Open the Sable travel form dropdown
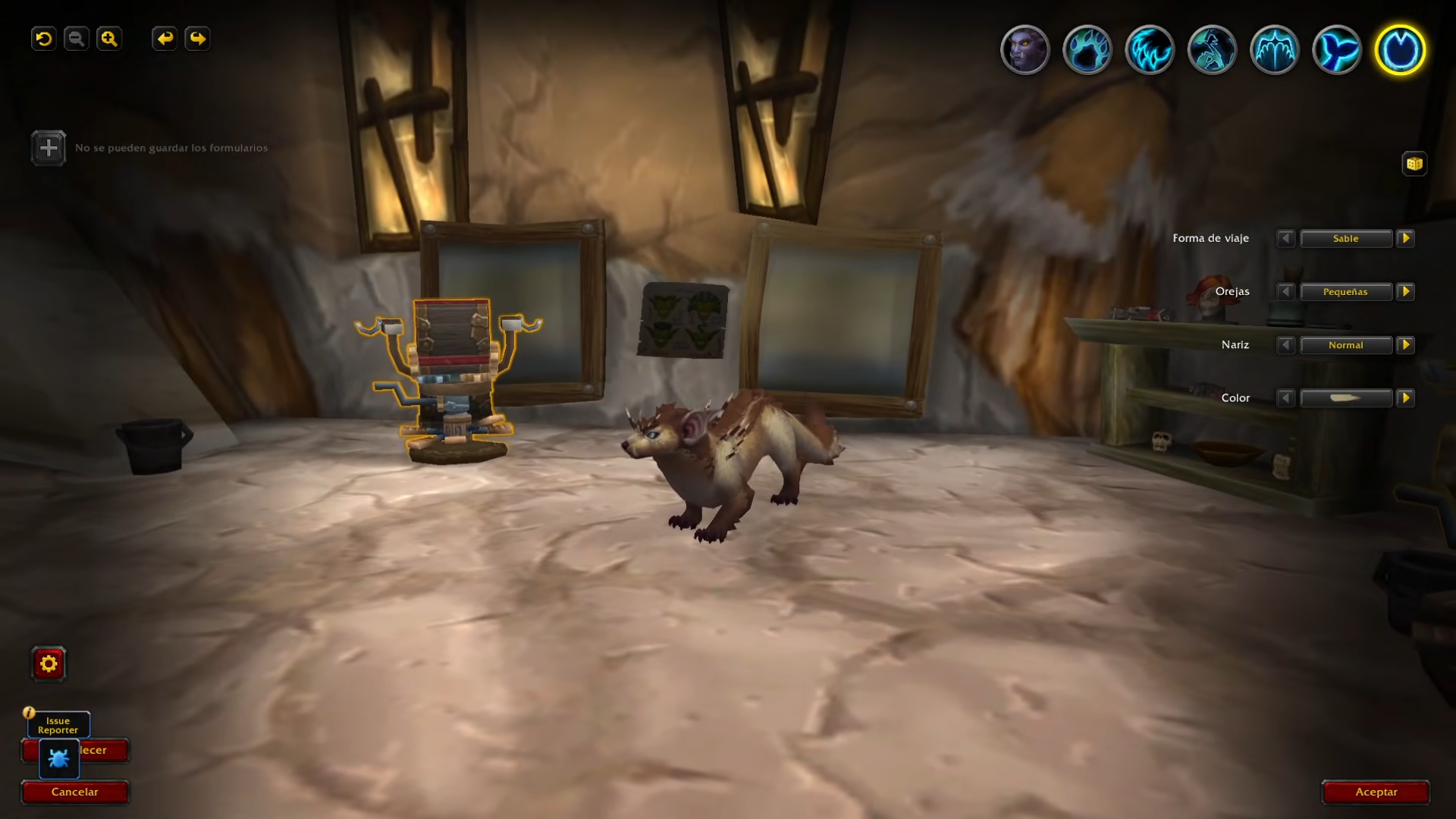The width and height of the screenshot is (1456, 819). click(x=1346, y=239)
